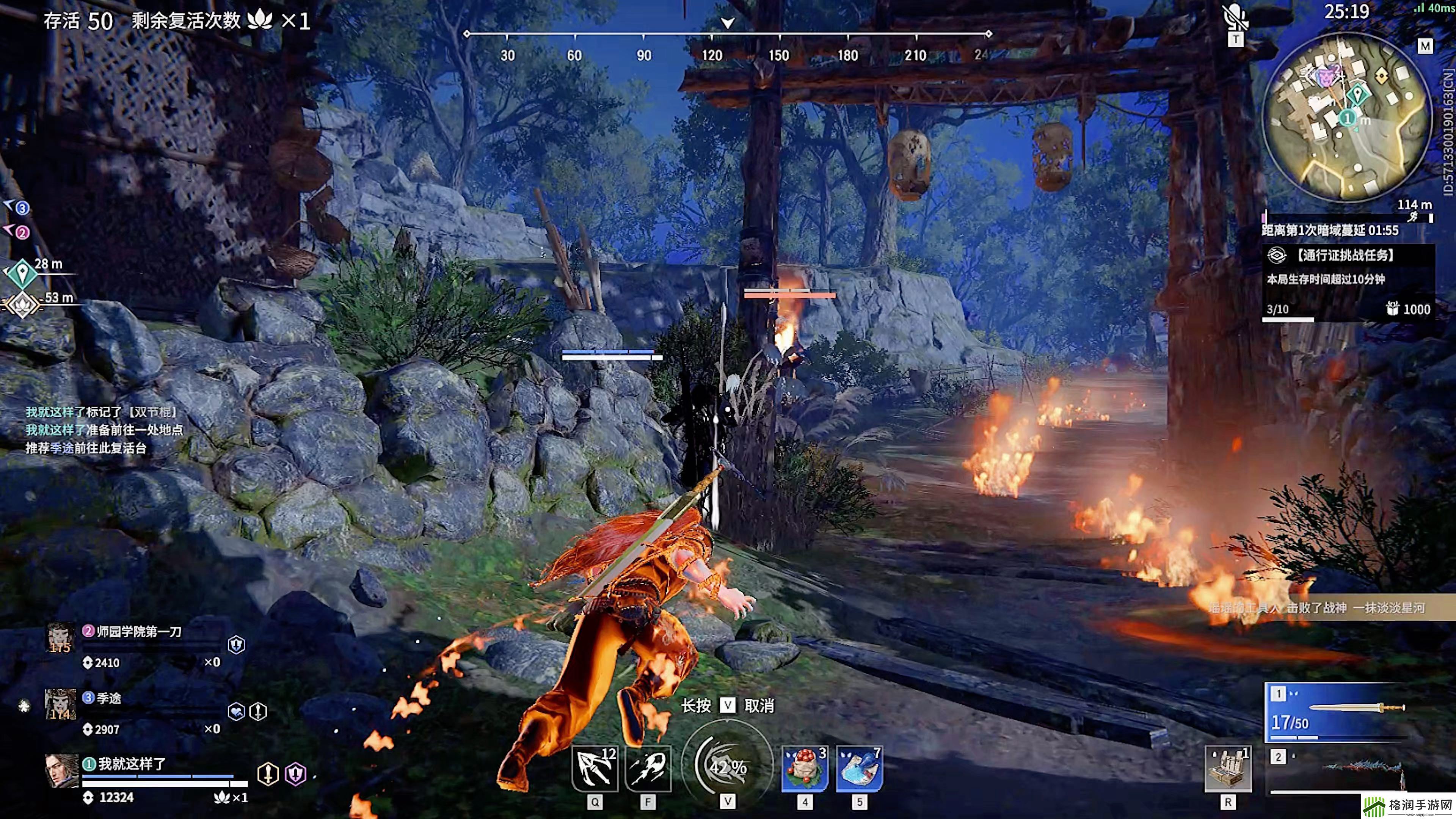The height and width of the screenshot is (819, 1456).
Task: Use the repair kit crate item
Action: point(1228,769)
